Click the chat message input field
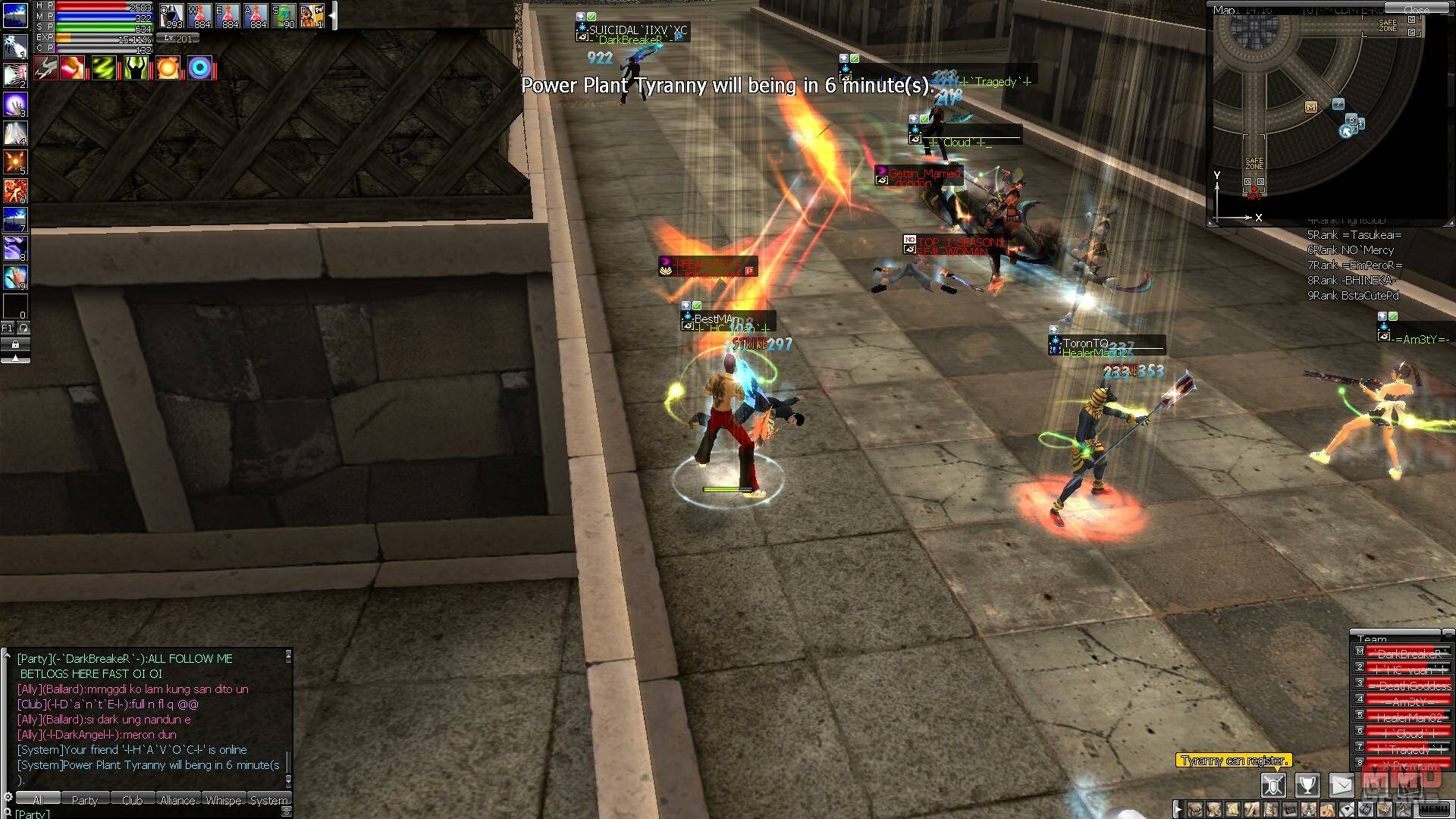 pos(152,814)
